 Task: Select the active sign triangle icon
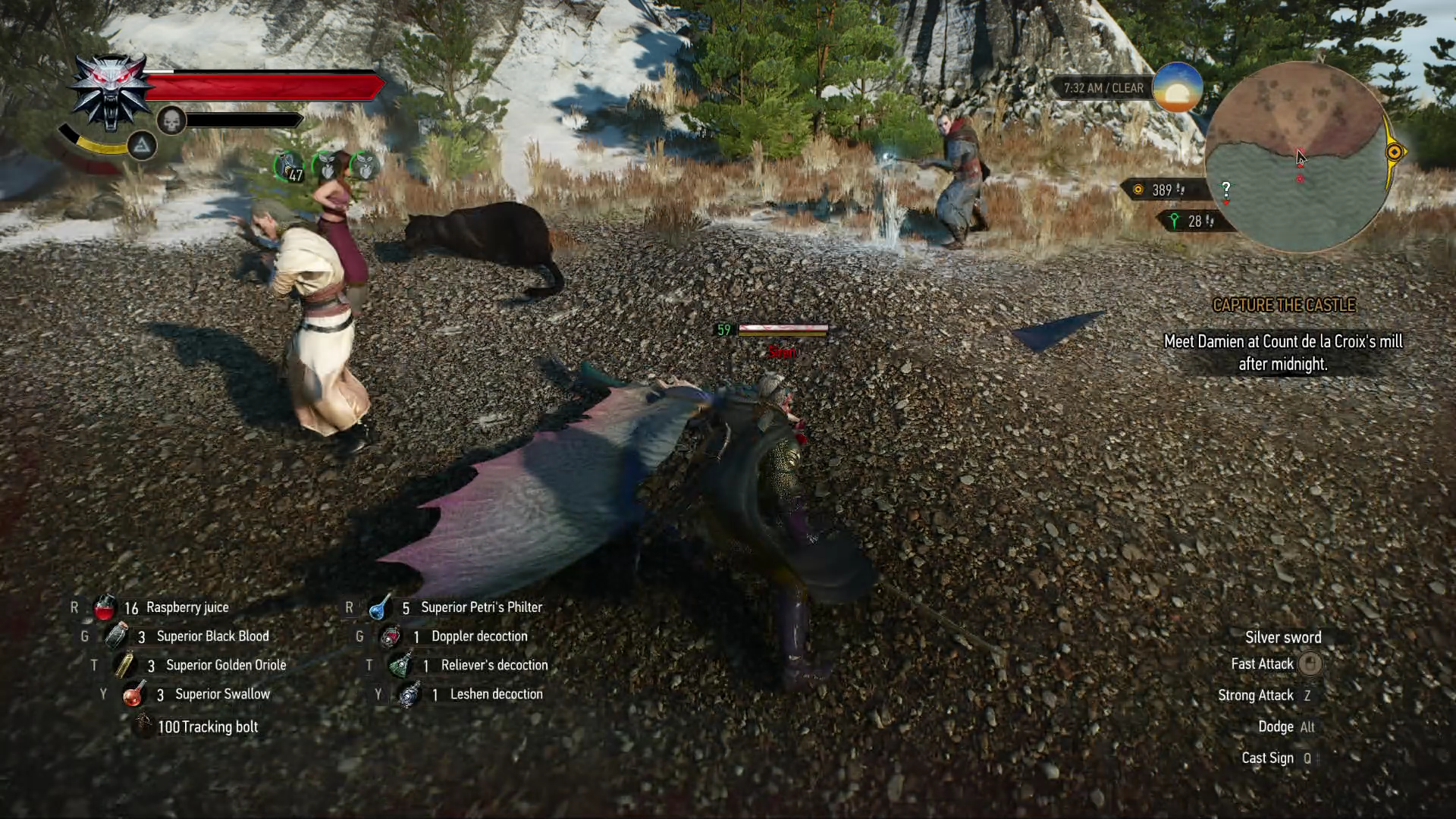coord(142,146)
